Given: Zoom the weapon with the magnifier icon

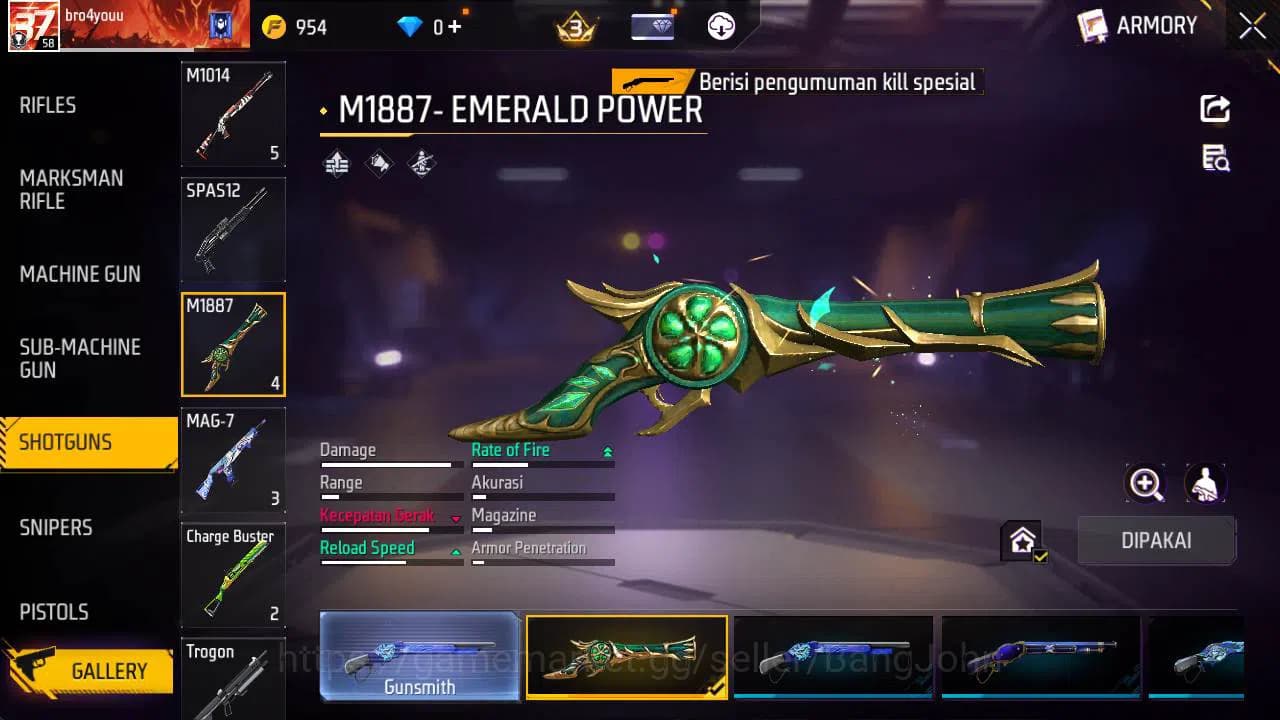Looking at the screenshot, I should [1146, 484].
